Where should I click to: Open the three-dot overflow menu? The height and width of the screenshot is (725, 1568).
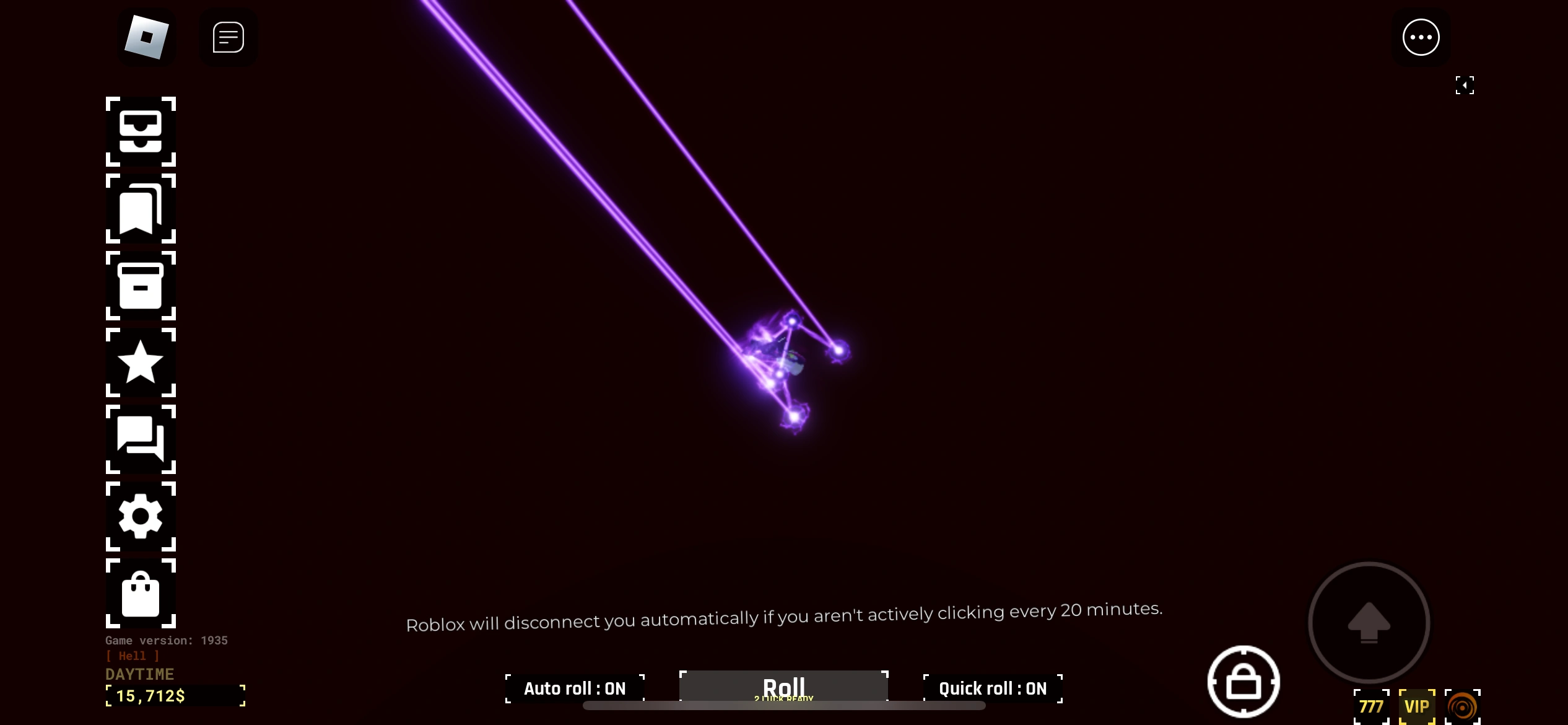click(x=1421, y=37)
